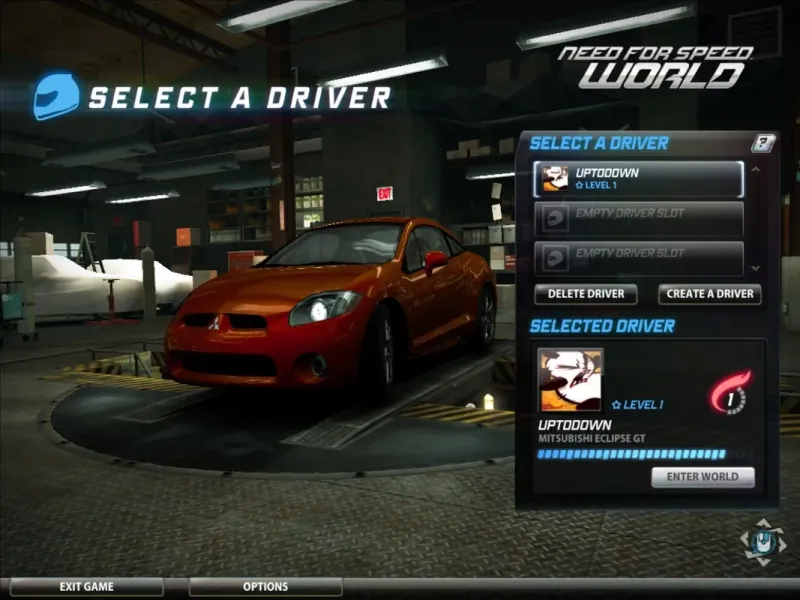
Task: Click the selected driver's avatar portrait
Action: [570, 380]
